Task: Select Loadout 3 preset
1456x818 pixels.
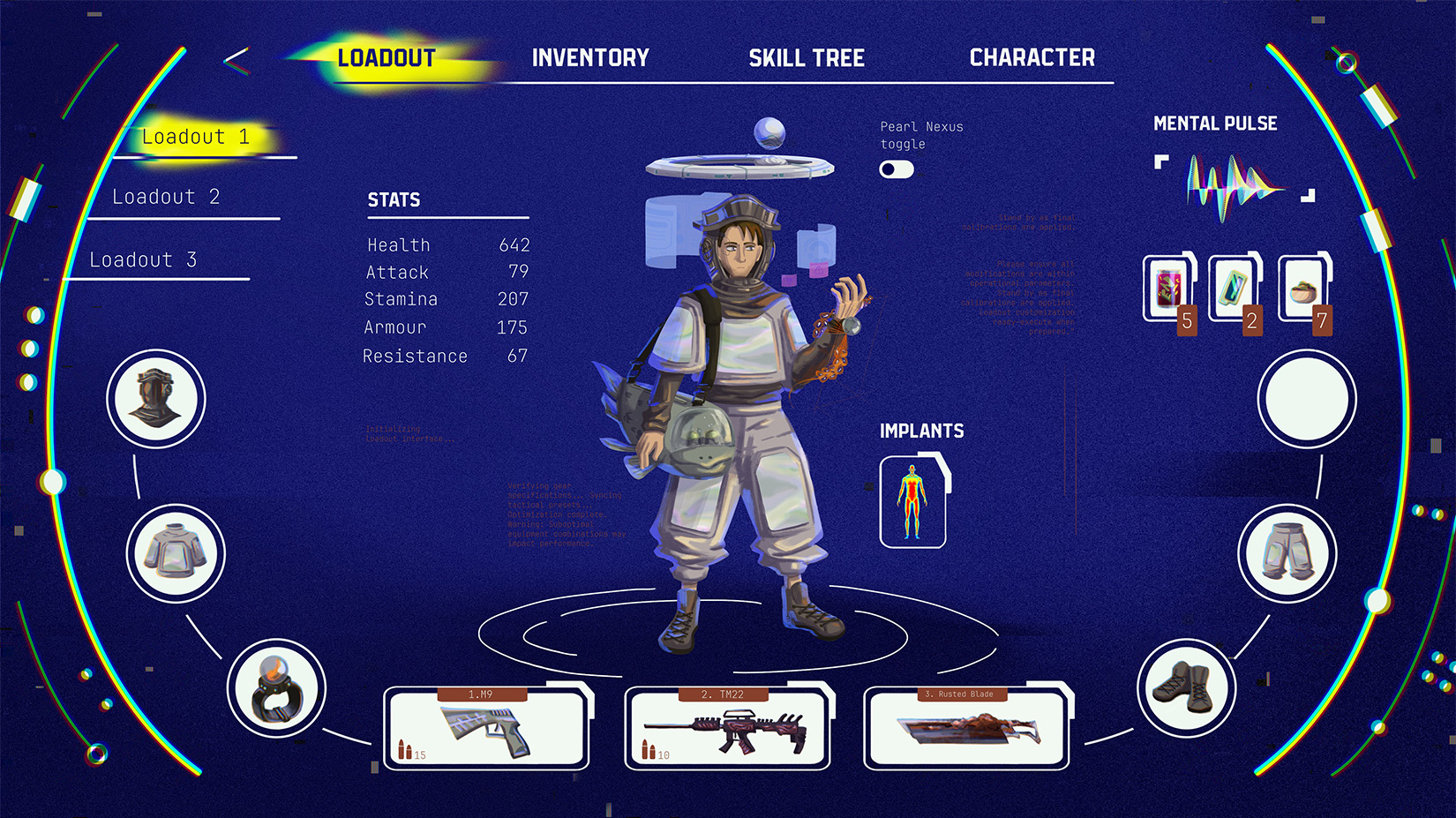Action: (x=143, y=260)
